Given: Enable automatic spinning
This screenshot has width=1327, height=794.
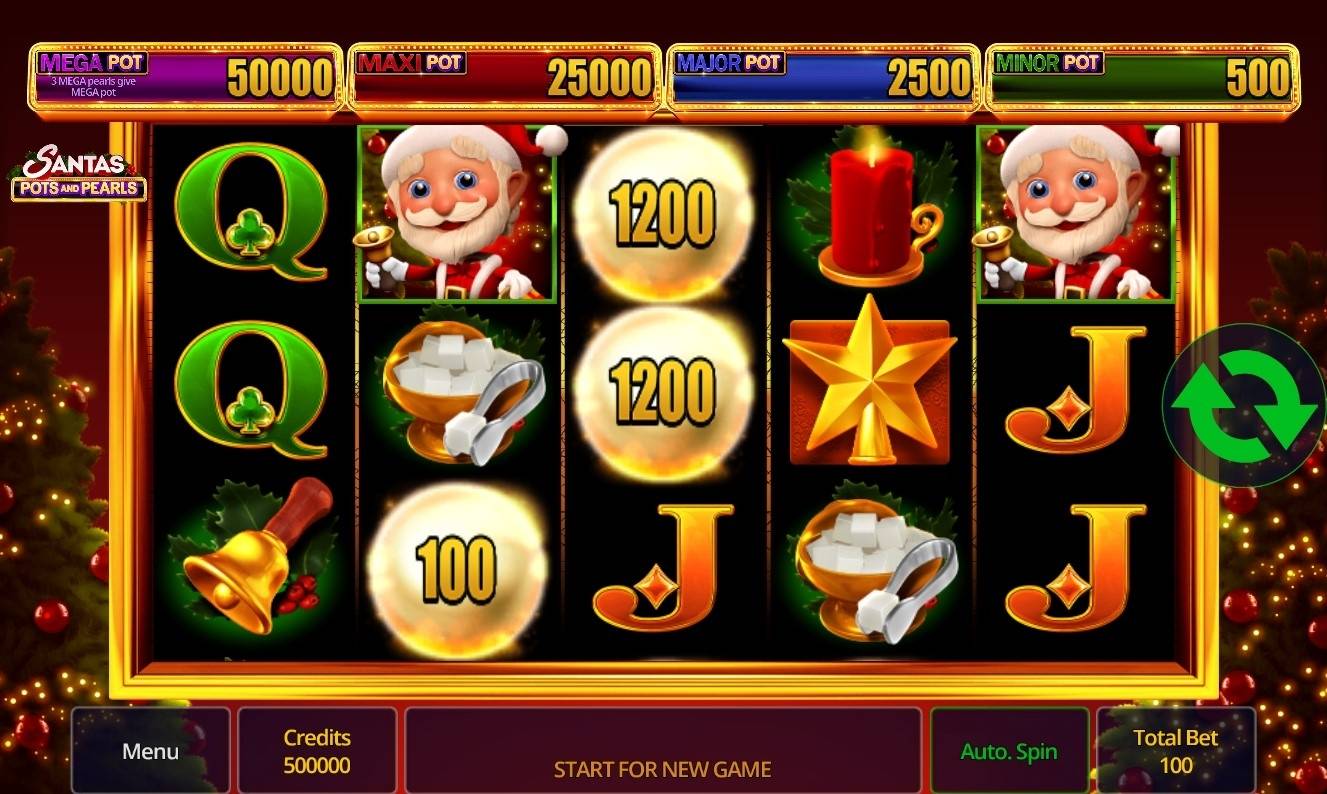Looking at the screenshot, I should pos(1009,749).
